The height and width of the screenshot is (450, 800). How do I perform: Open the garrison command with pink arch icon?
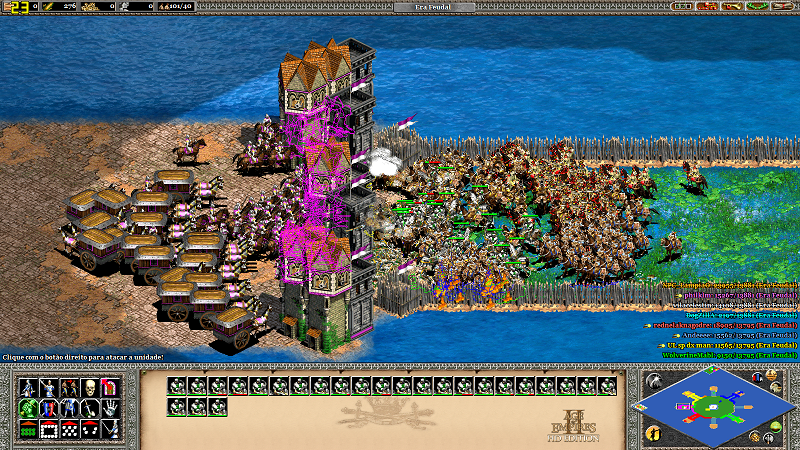coord(111,387)
